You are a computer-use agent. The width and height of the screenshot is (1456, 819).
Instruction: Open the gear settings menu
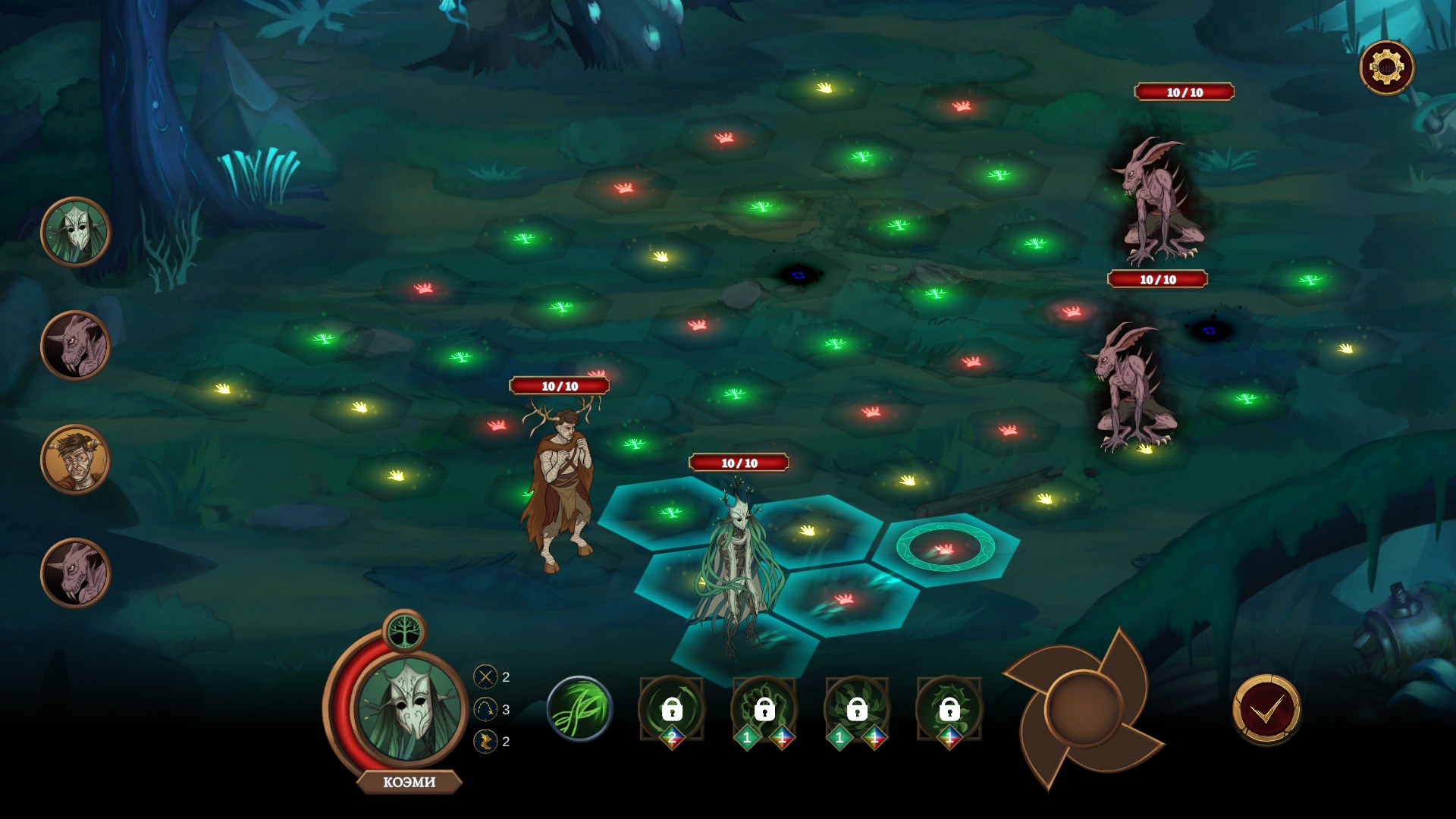click(x=1386, y=68)
